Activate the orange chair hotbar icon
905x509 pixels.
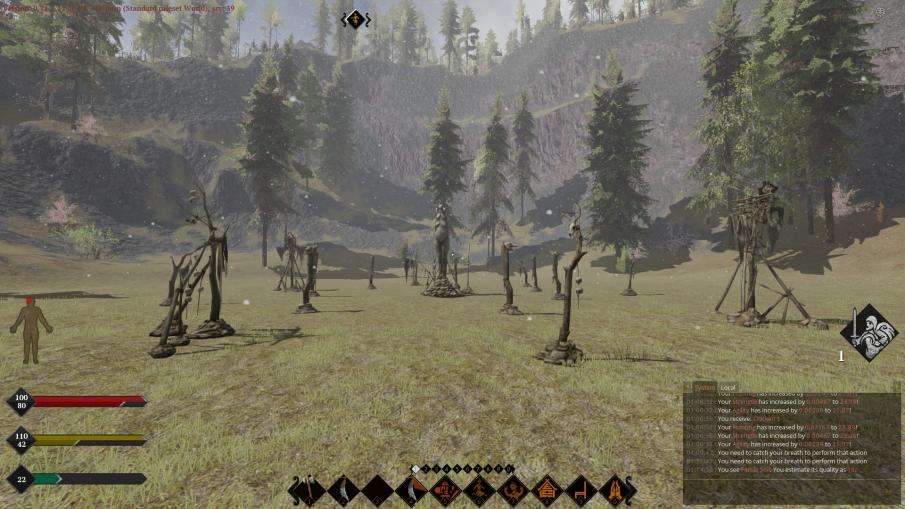[x=581, y=490]
